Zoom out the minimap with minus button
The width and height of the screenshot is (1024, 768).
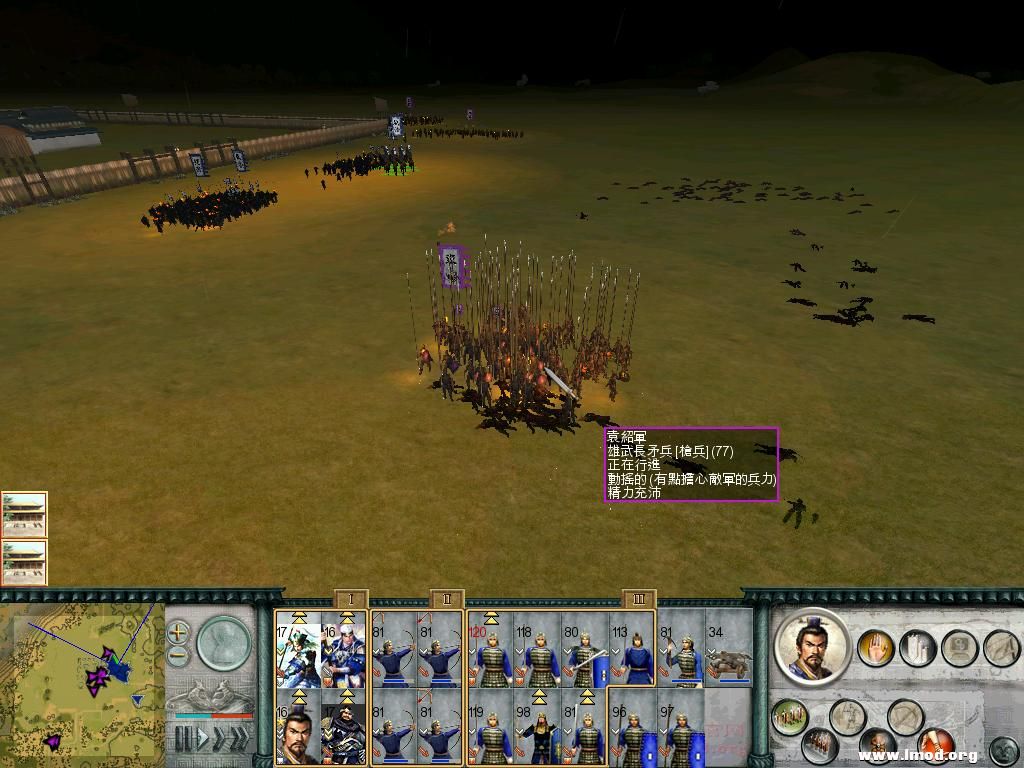[178, 657]
